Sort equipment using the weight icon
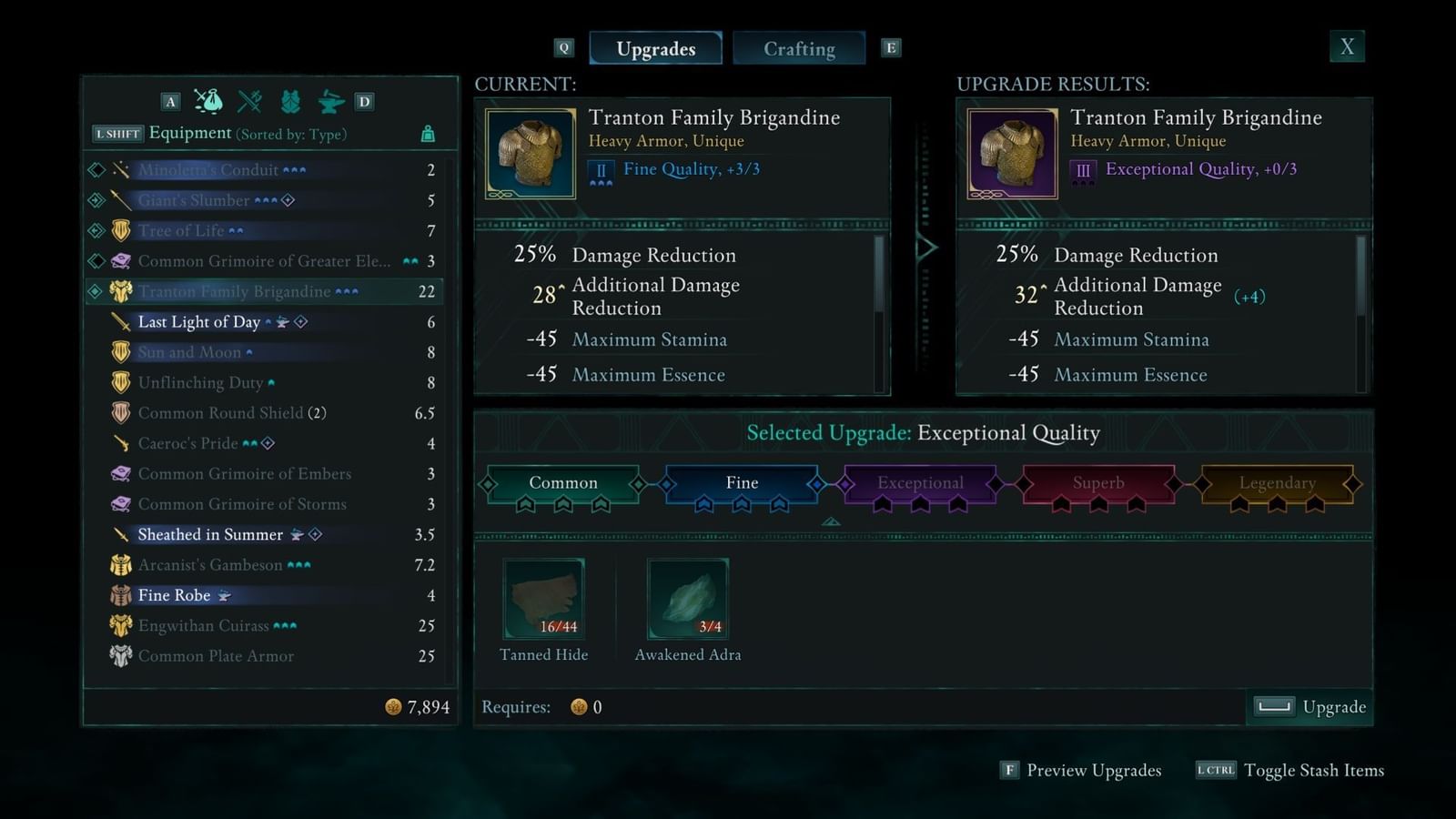The image size is (1456, 819). click(427, 134)
